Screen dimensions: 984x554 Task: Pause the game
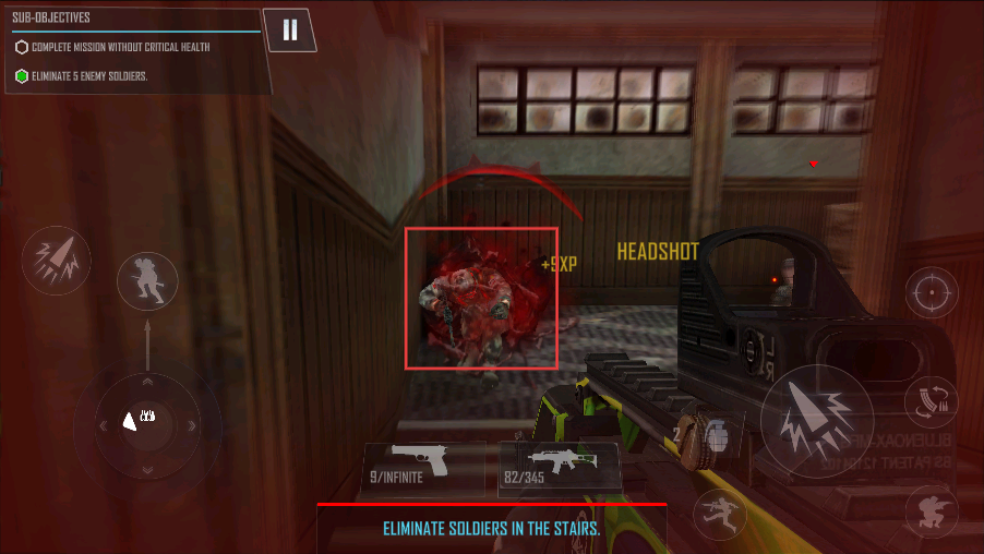(x=290, y=30)
